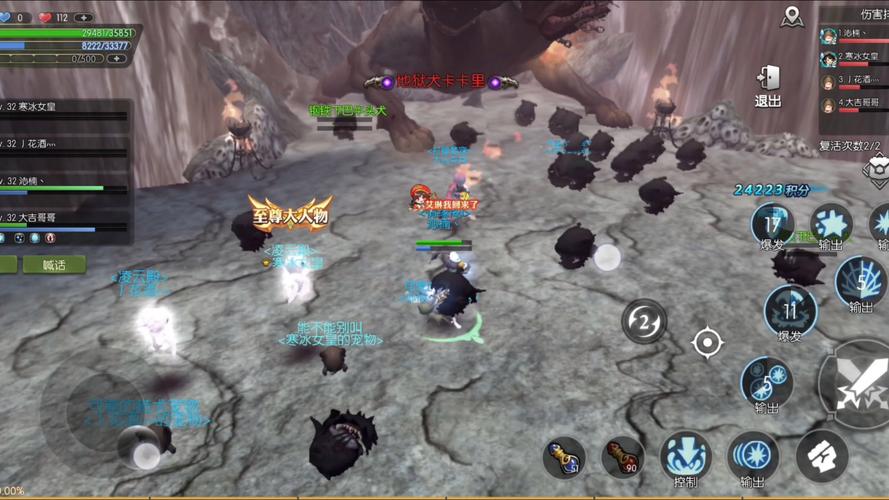Tap the plus button on the 0/500 bar

click(x=117, y=59)
